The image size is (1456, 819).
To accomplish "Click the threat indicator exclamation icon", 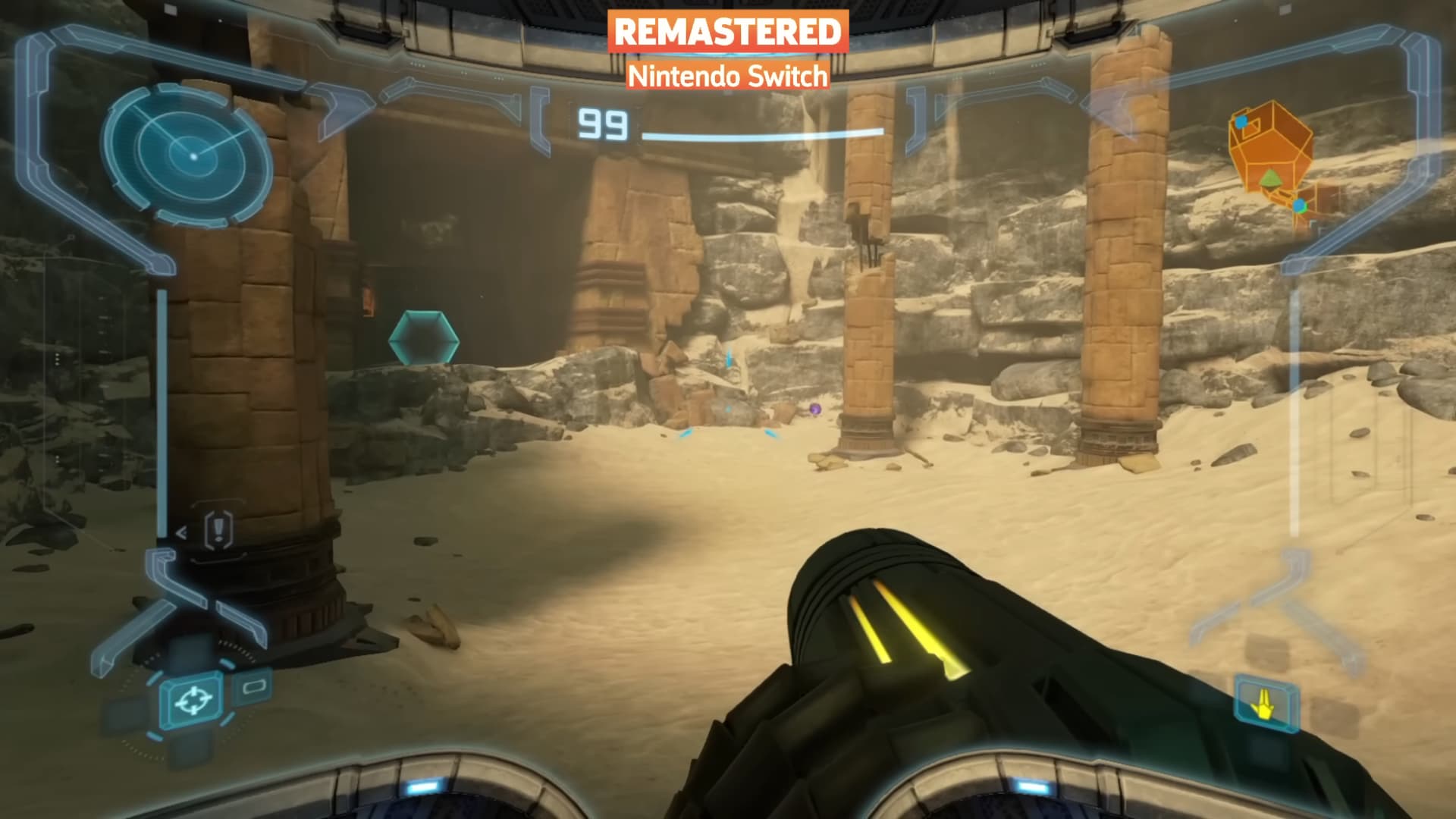I will tap(219, 527).
